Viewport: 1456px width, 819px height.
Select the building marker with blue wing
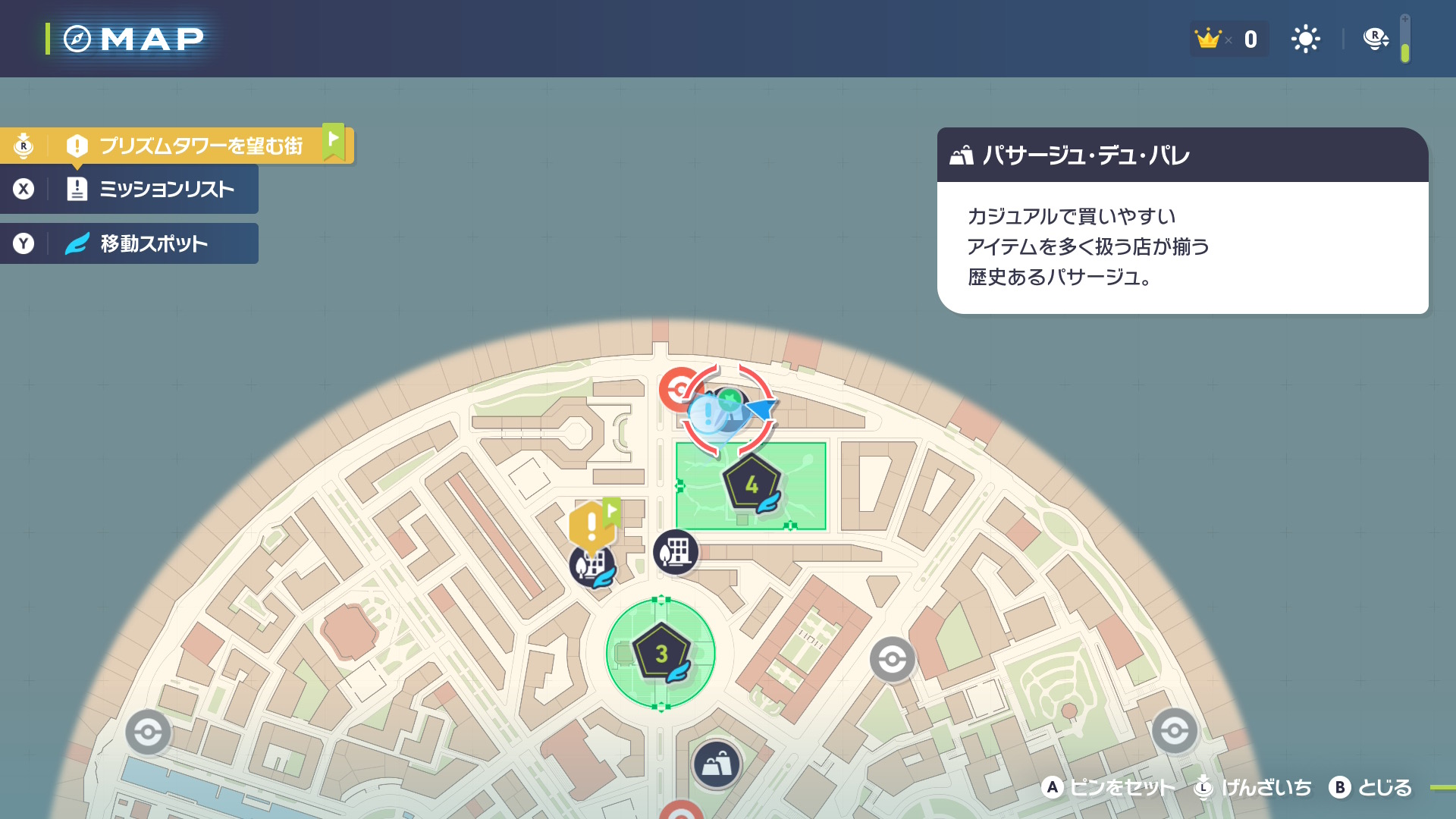point(591,566)
